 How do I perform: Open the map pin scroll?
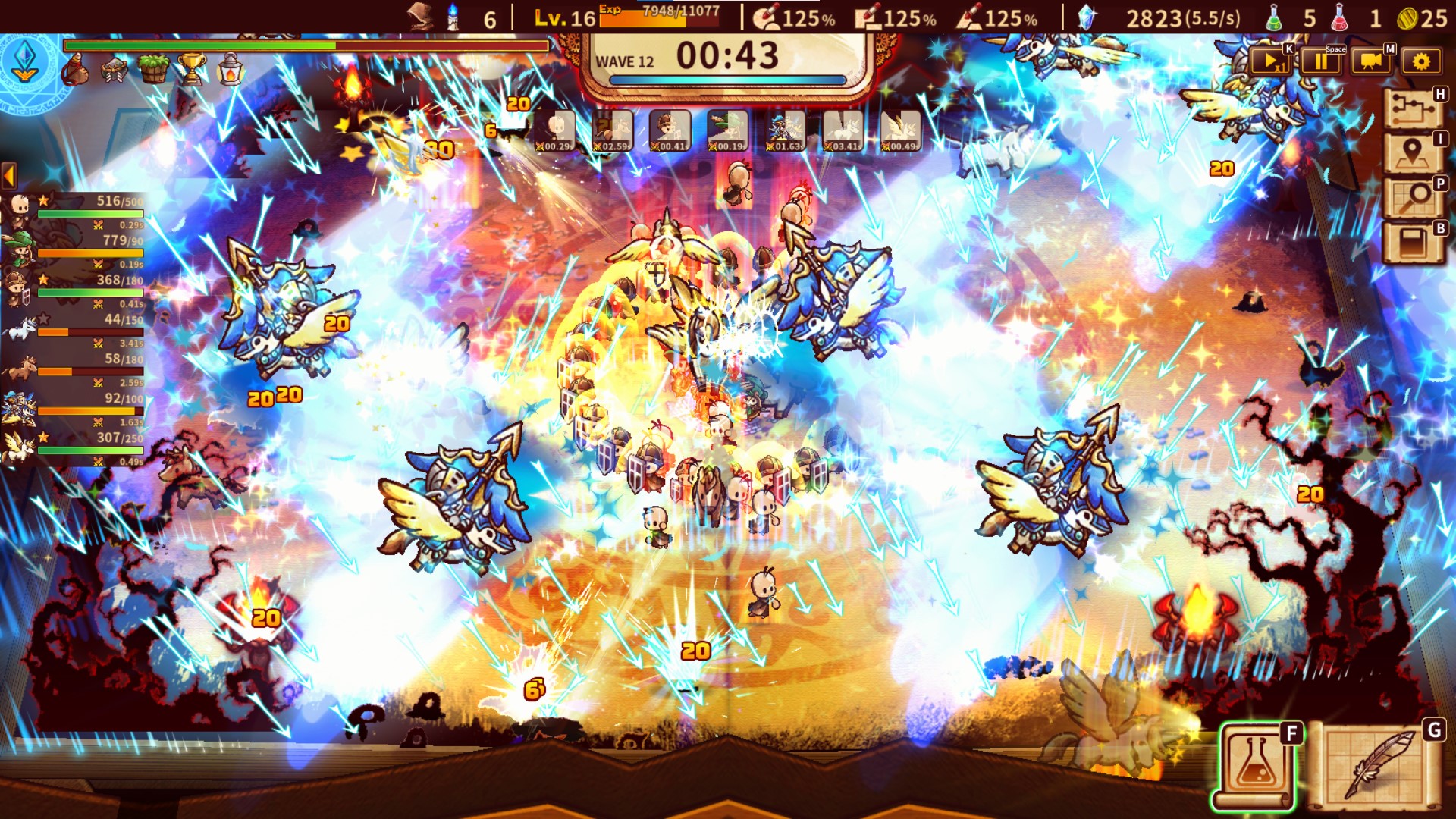tap(1412, 154)
